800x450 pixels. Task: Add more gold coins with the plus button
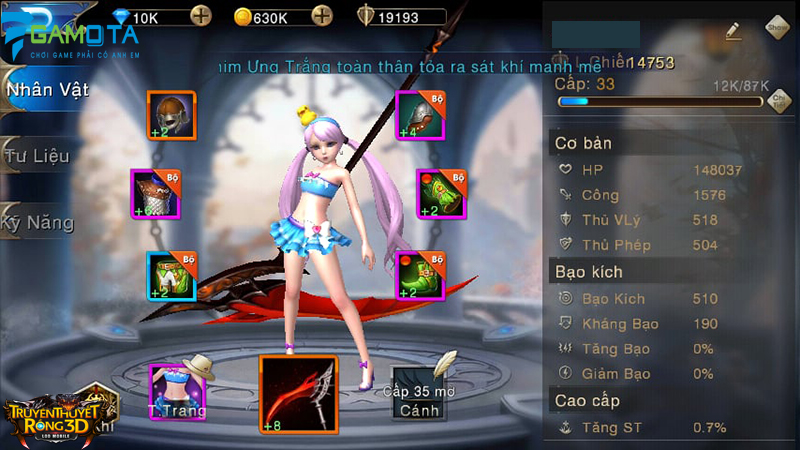click(321, 16)
